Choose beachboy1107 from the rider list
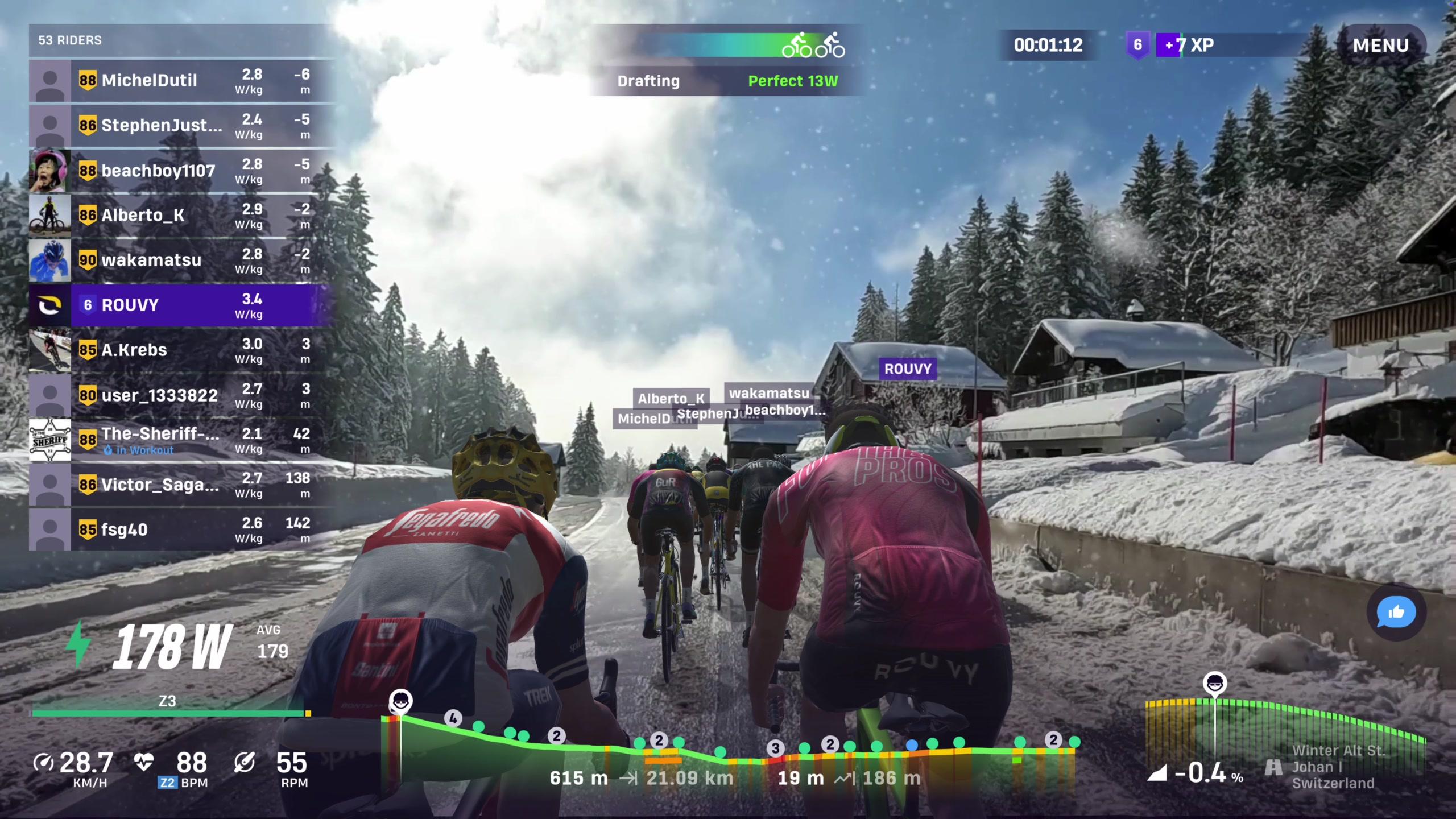The image size is (1456, 819). (x=181, y=171)
